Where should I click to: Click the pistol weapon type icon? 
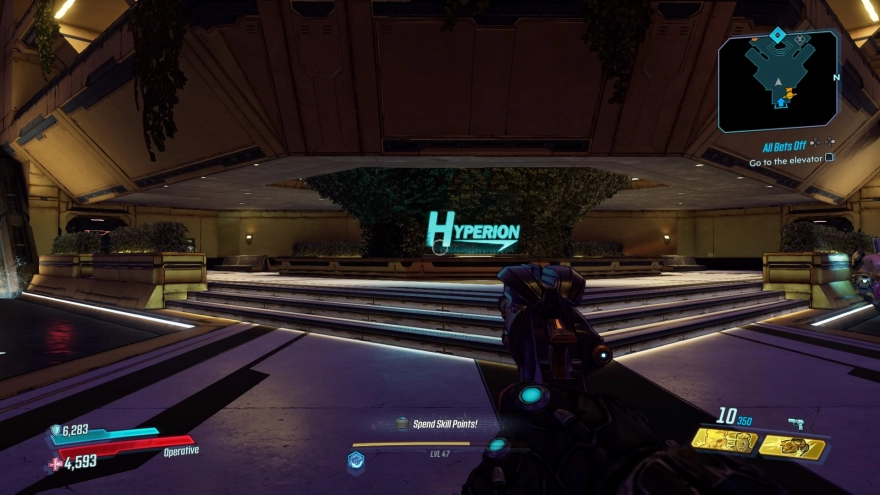[x=796, y=423]
